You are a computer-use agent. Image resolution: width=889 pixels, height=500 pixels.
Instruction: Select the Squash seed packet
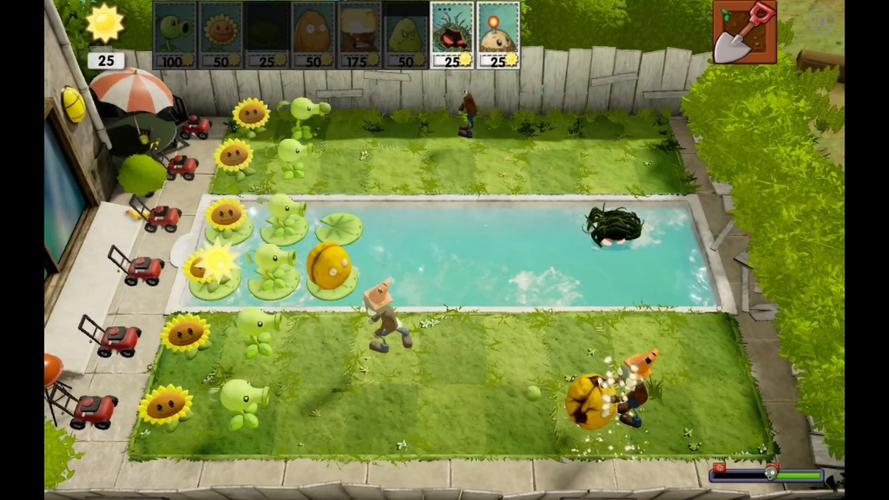pos(405,34)
